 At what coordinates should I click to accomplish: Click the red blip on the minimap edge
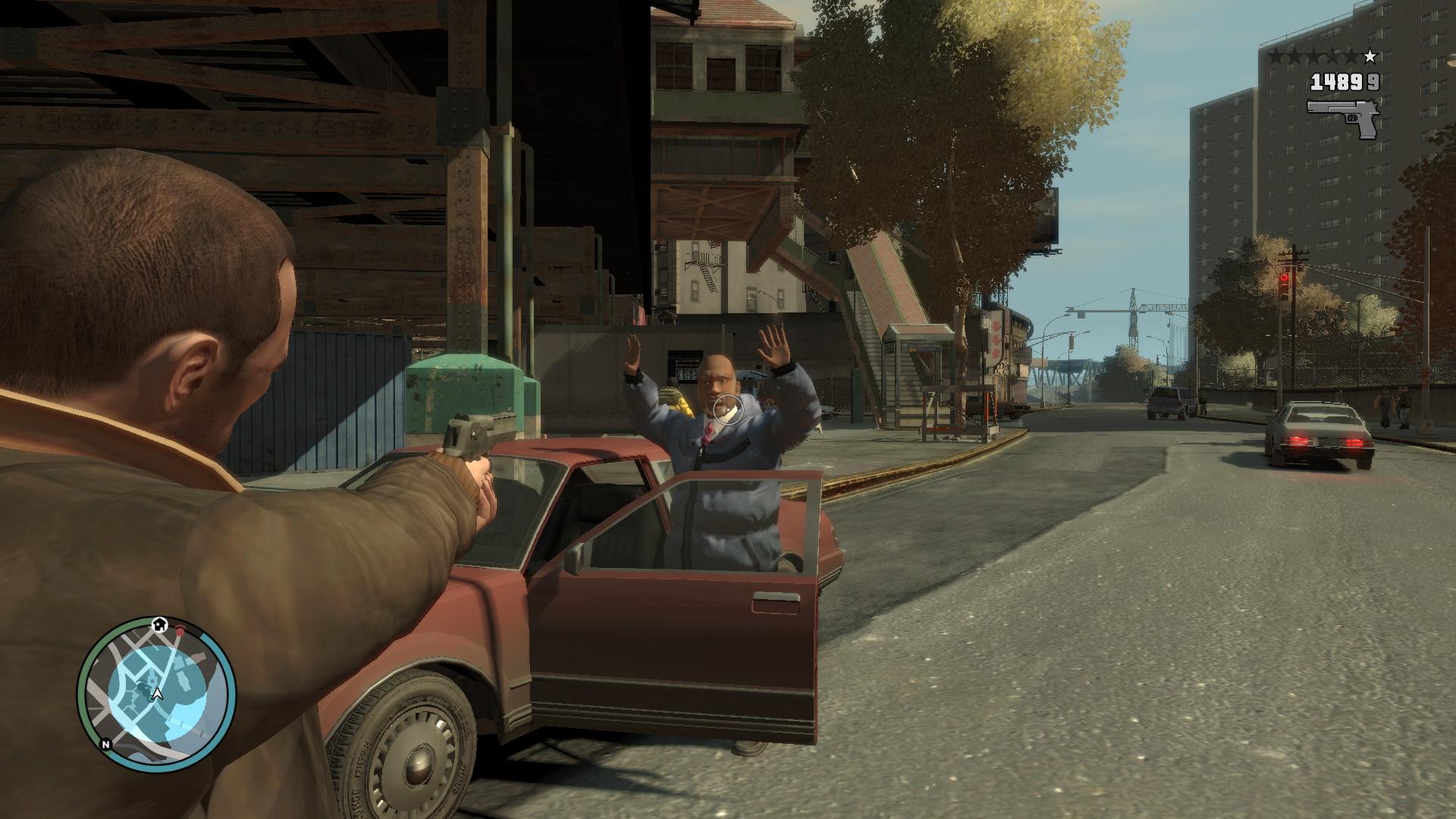click(180, 631)
